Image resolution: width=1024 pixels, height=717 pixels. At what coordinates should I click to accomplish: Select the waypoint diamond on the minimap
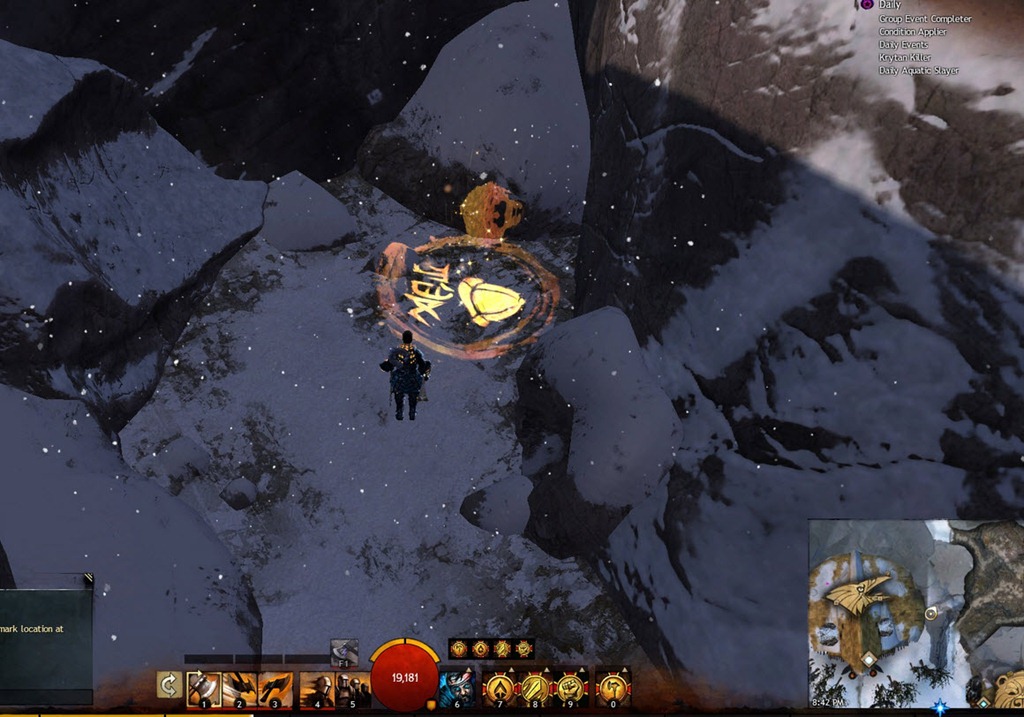click(x=870, y=660)
